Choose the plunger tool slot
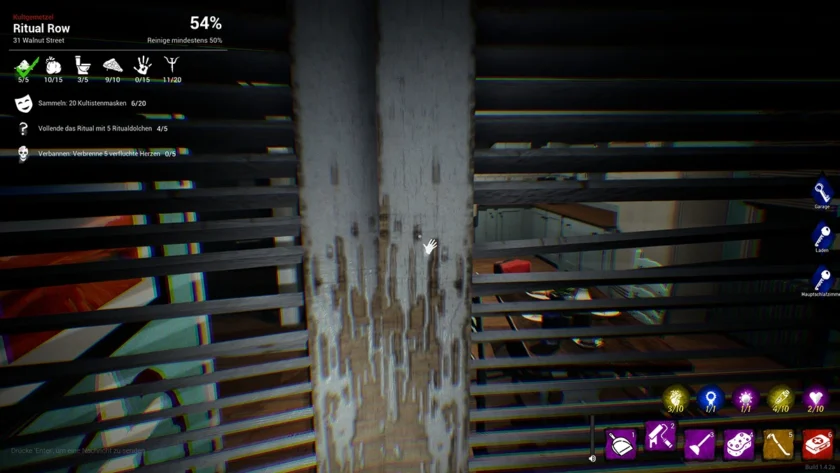Screen dimensions: 840x473 [699, 442]
